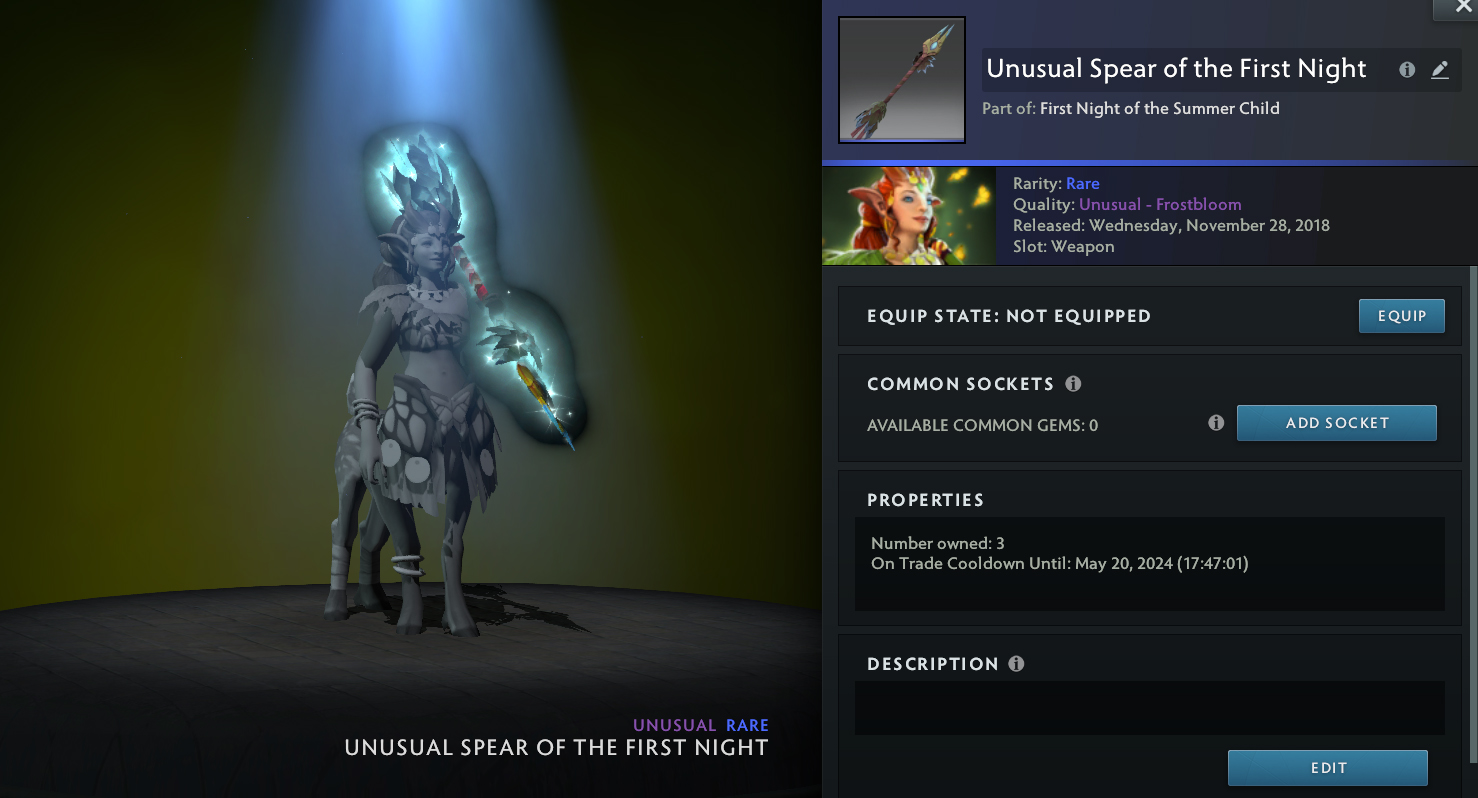Open Common Sockets info tooltip
Viewport: 1478px width, 798px height.
[1073, 384]
